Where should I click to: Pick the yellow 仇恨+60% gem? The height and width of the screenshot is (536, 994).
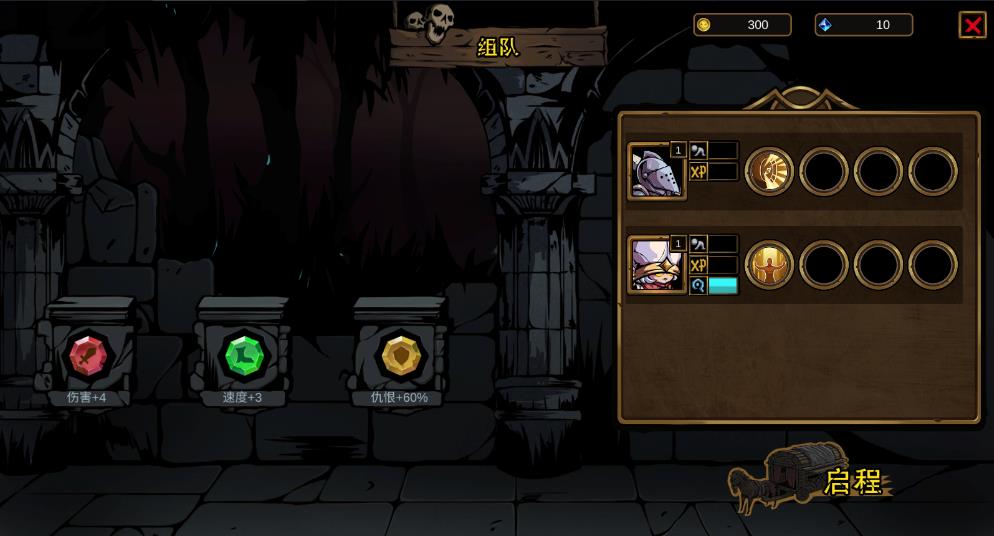pyautogui.click(x=401, y=355)
